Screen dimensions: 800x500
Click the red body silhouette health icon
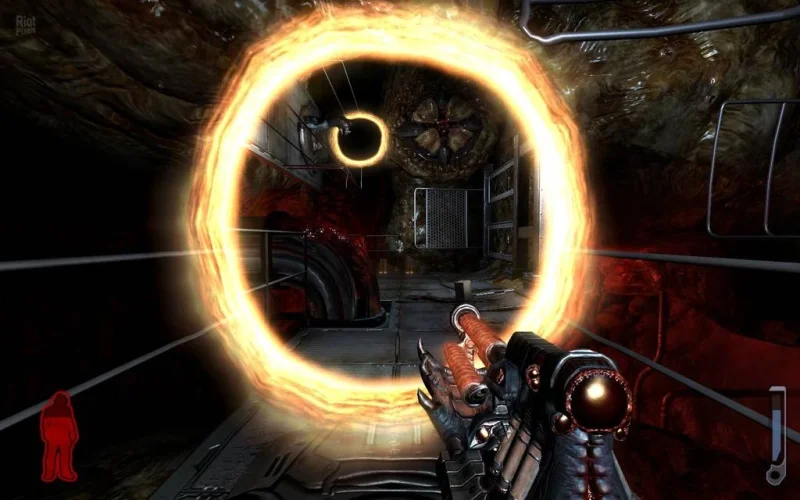[x=59, y=436]
